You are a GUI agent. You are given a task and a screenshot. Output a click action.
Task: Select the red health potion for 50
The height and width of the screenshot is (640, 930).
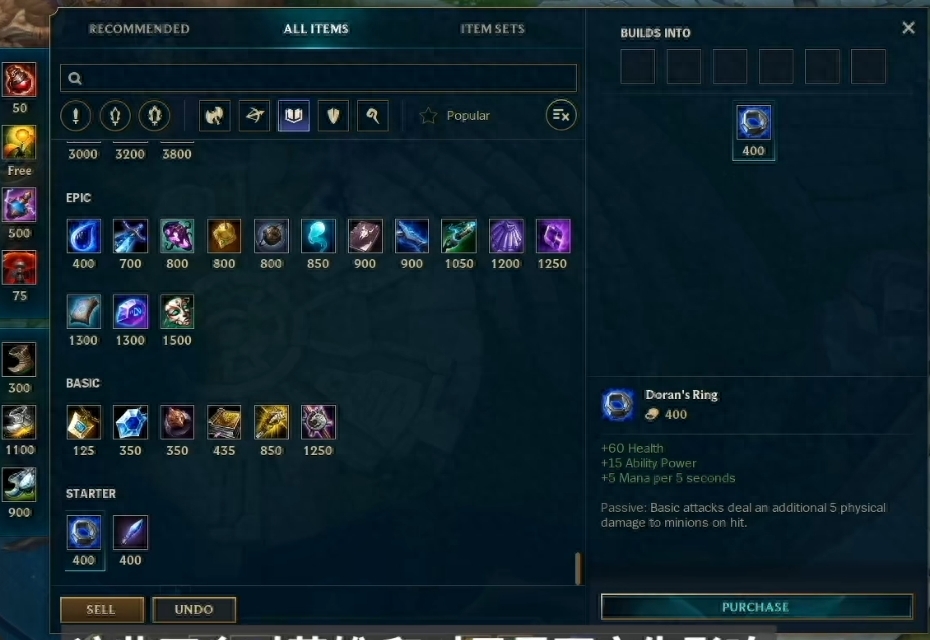(x=19, y=80)
